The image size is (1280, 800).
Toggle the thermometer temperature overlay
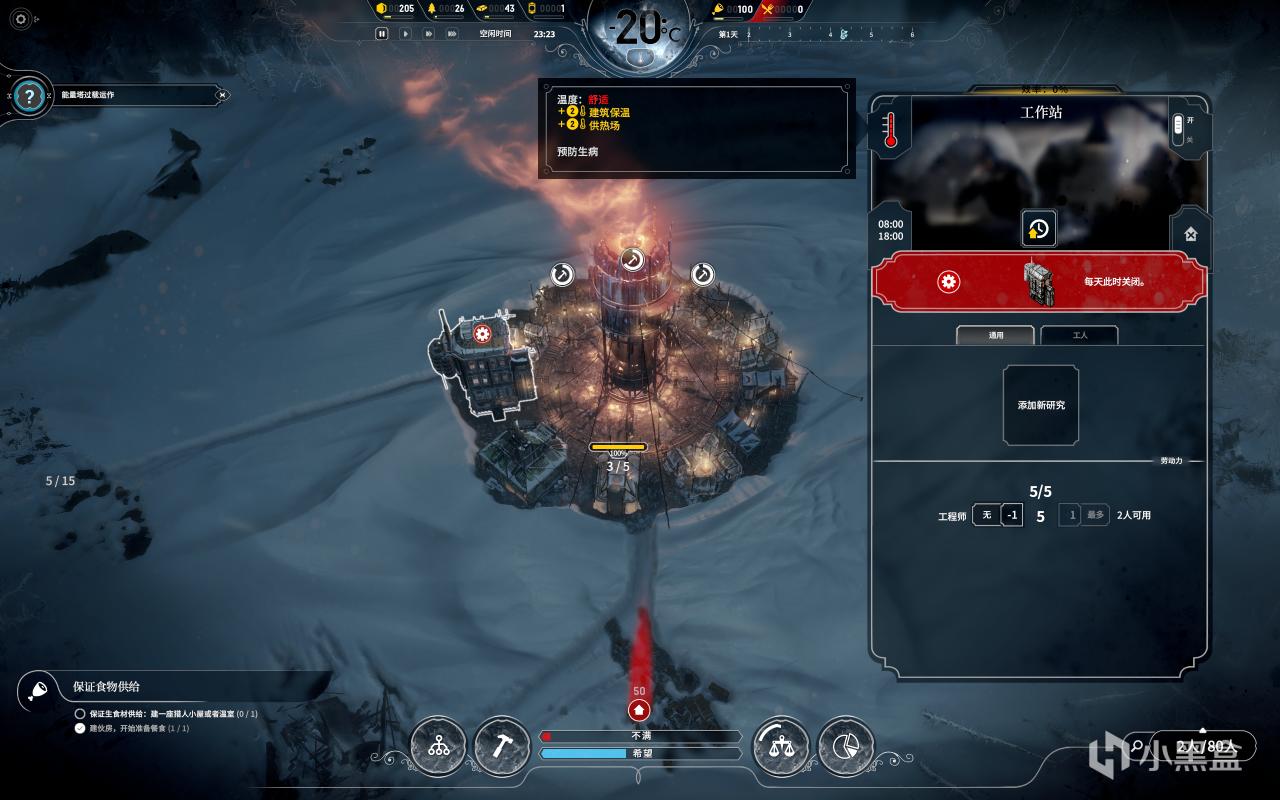890,130
